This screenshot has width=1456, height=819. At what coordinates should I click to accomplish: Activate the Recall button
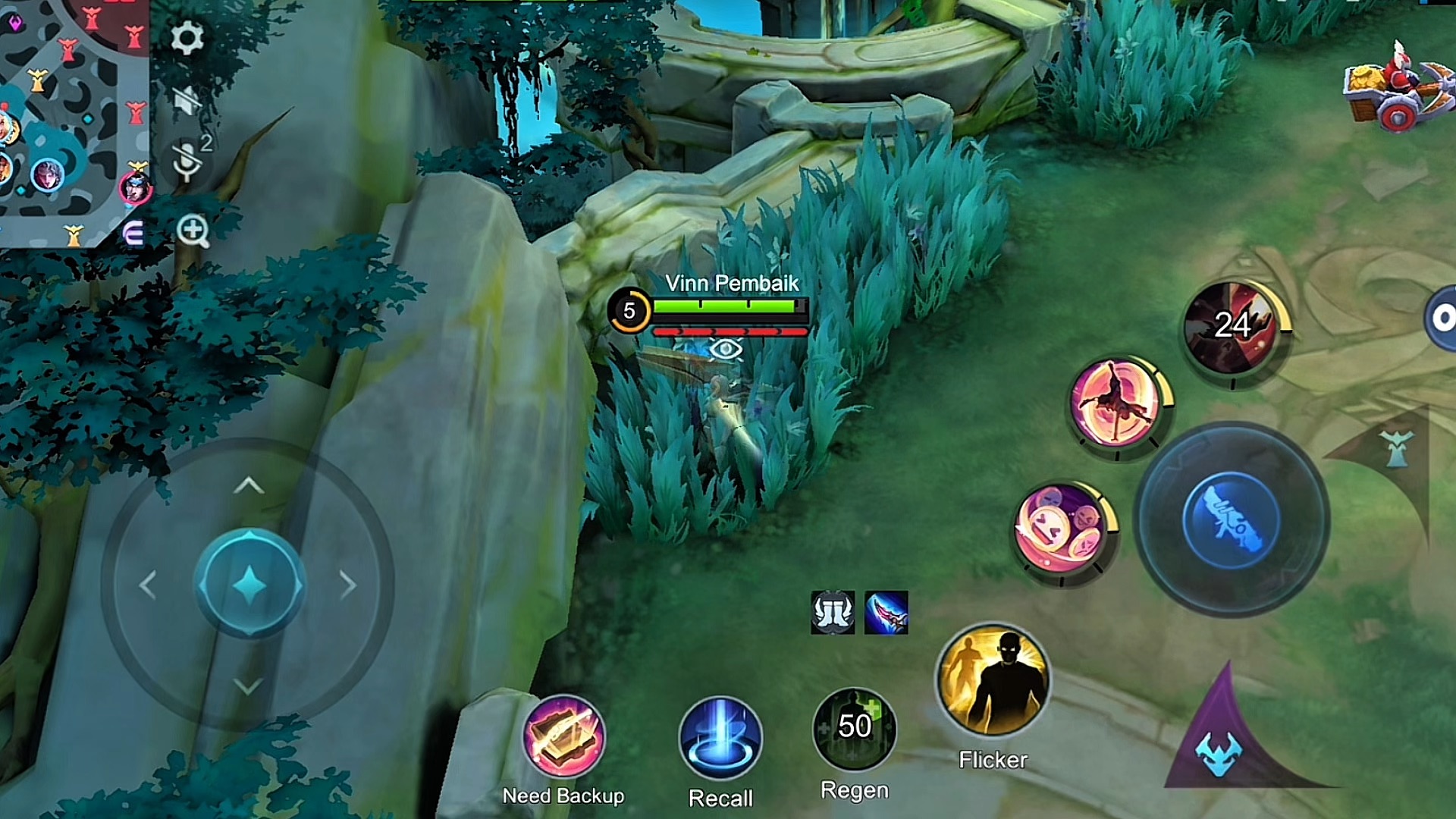click(x=720, y=738)
